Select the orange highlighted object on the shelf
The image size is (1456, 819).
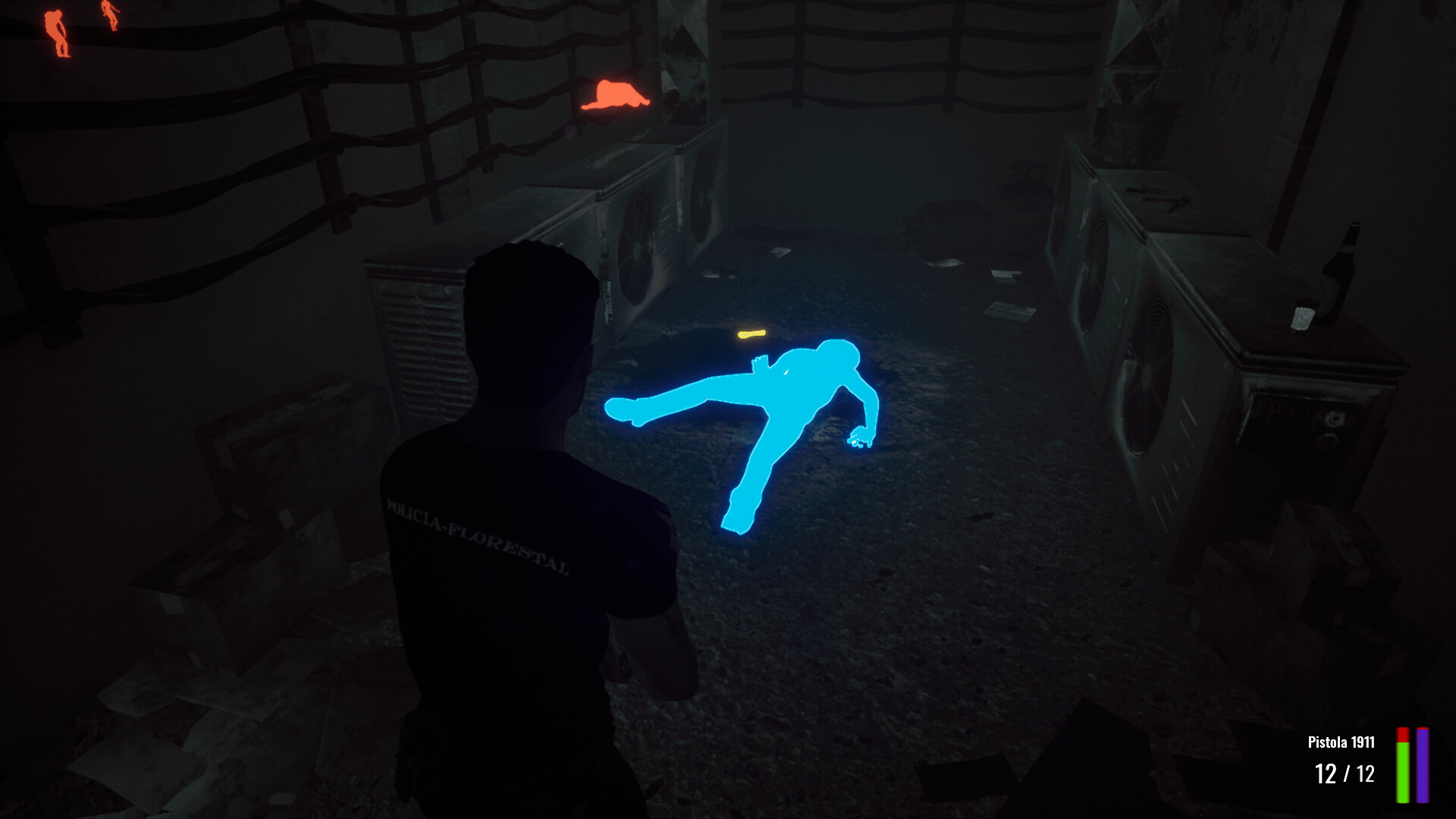click(x=614, y=95)
